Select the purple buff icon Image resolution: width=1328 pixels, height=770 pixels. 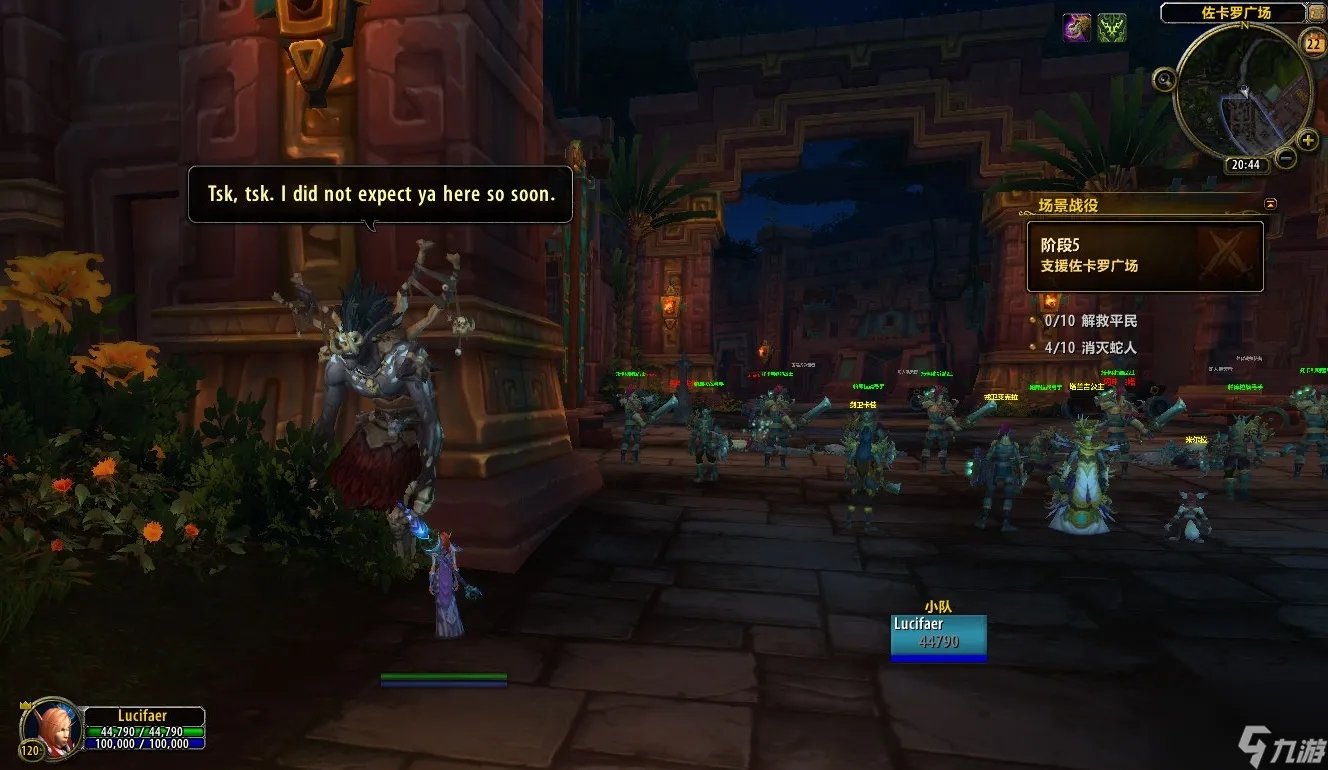pyautogui.click(x=1077, y=28)
